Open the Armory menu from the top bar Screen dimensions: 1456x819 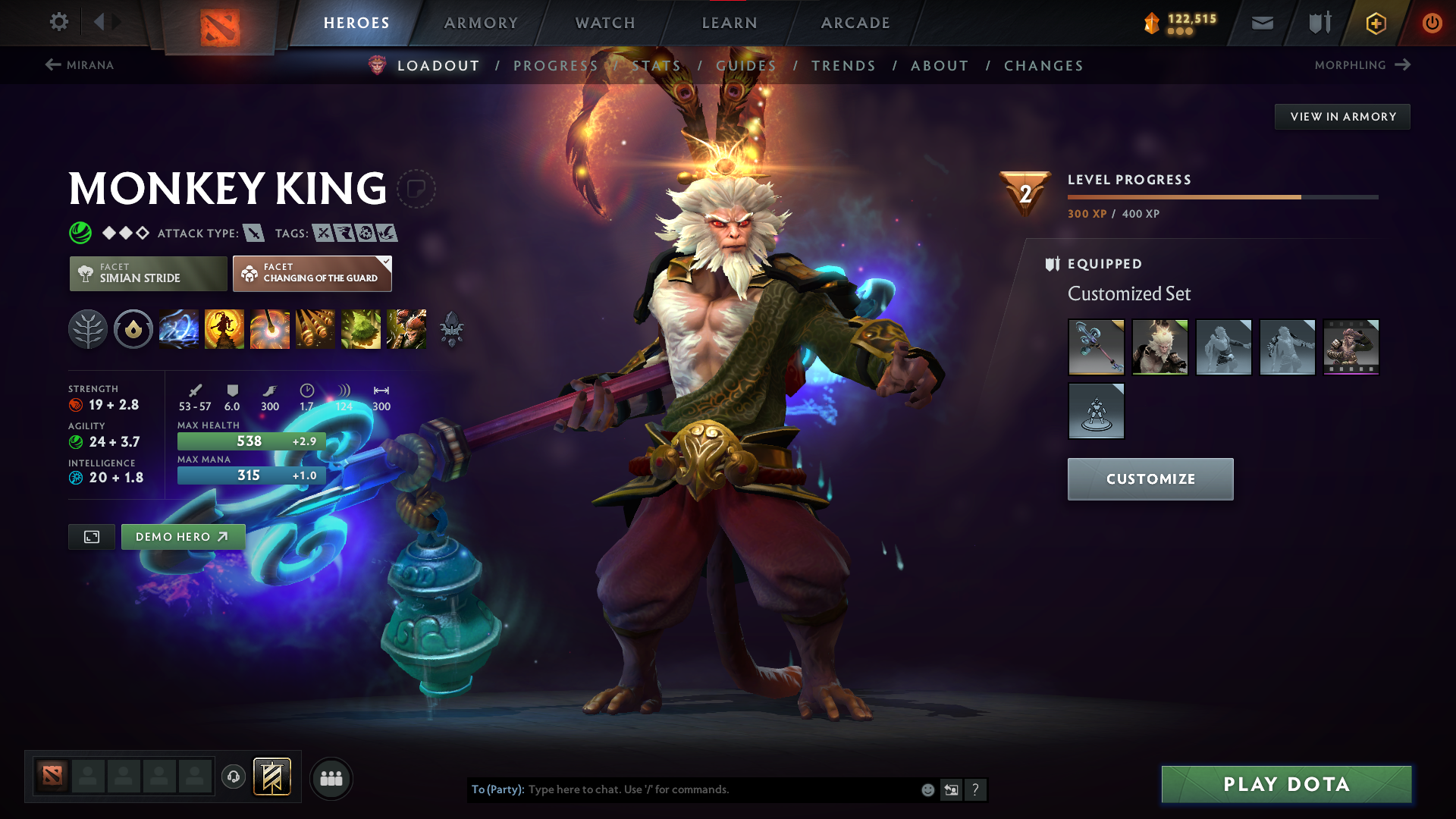point(481,23)
